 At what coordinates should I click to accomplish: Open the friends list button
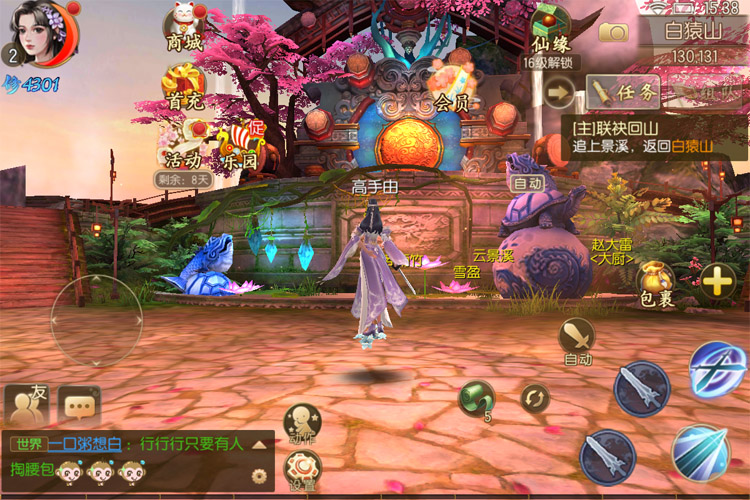point(27,404)
